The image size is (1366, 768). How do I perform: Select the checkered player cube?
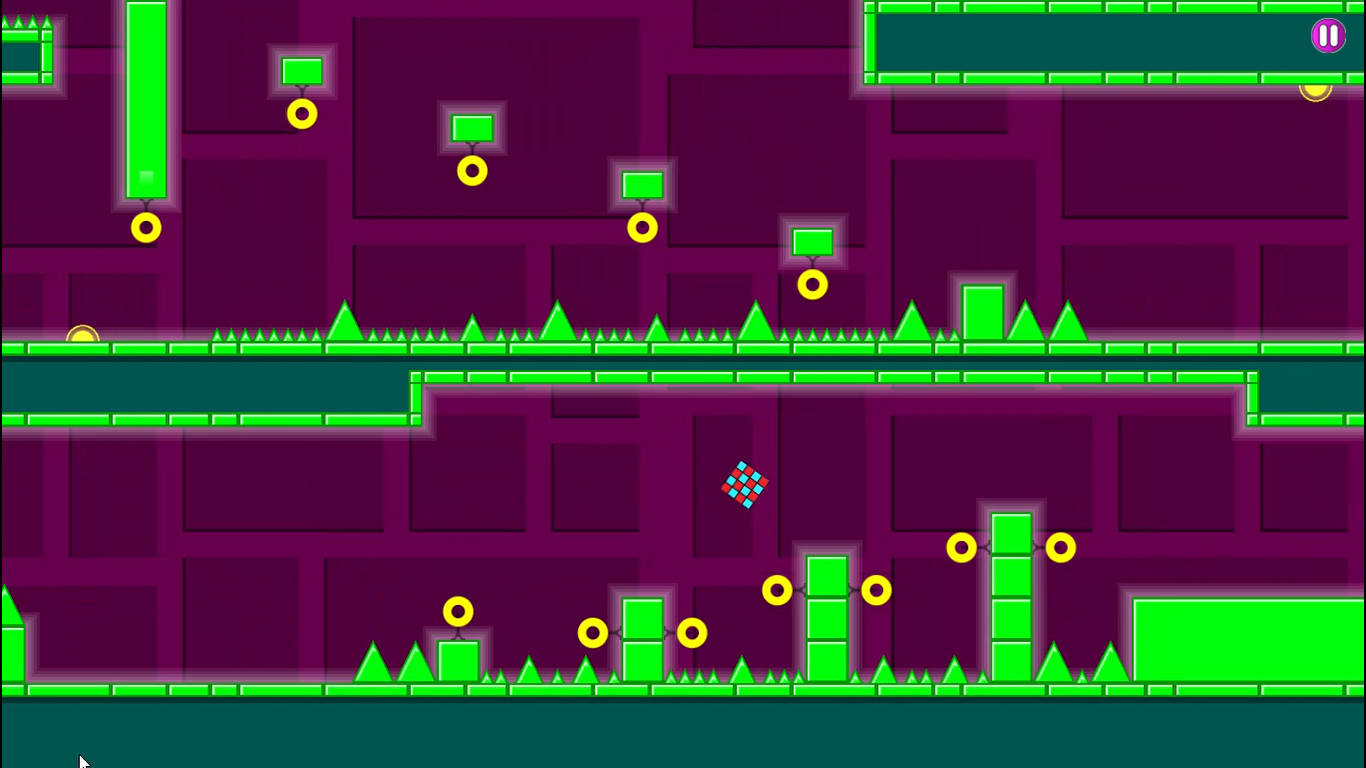[x=745, y=486]
